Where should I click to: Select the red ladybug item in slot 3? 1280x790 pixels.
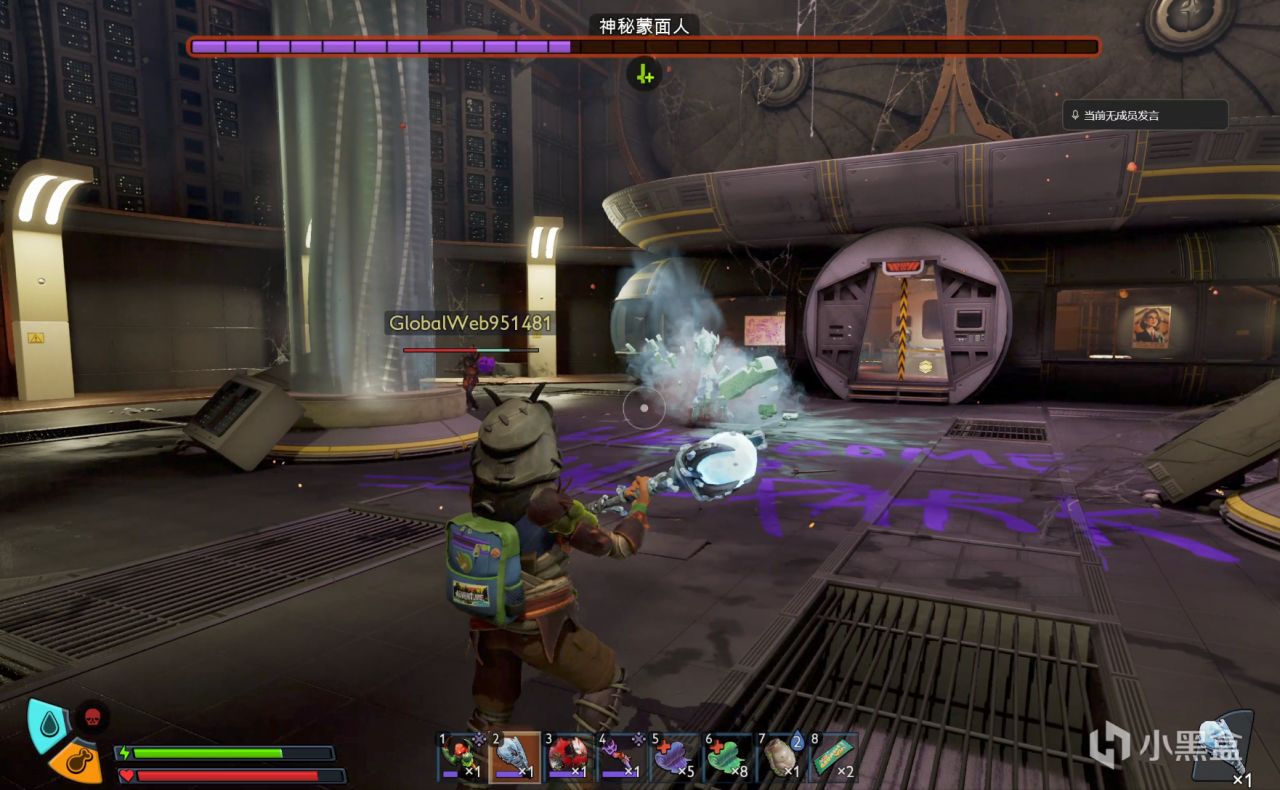coord(567,757)
